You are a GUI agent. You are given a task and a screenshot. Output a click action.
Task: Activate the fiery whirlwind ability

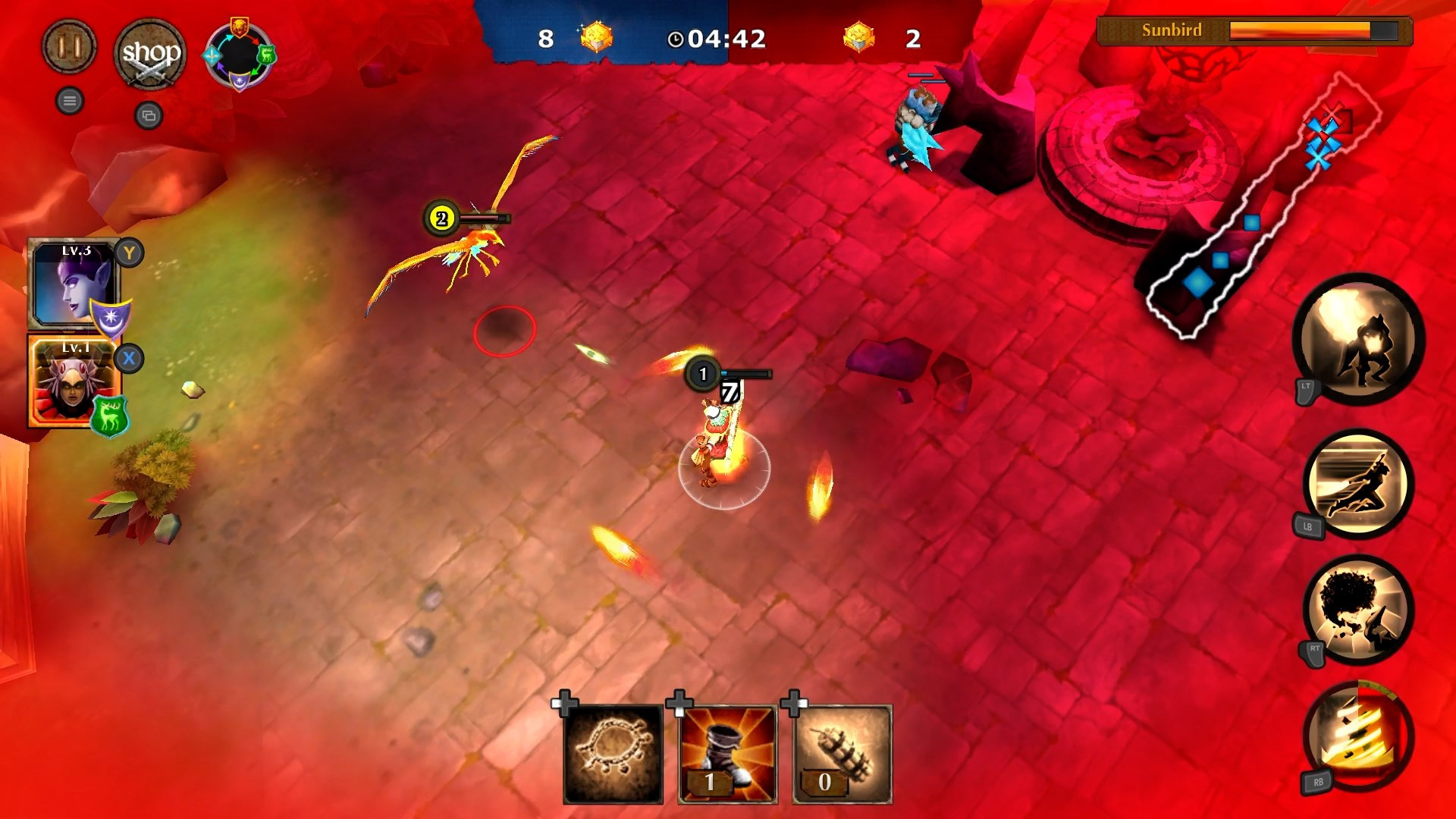pyautogui.click(x=1358, y=736)
